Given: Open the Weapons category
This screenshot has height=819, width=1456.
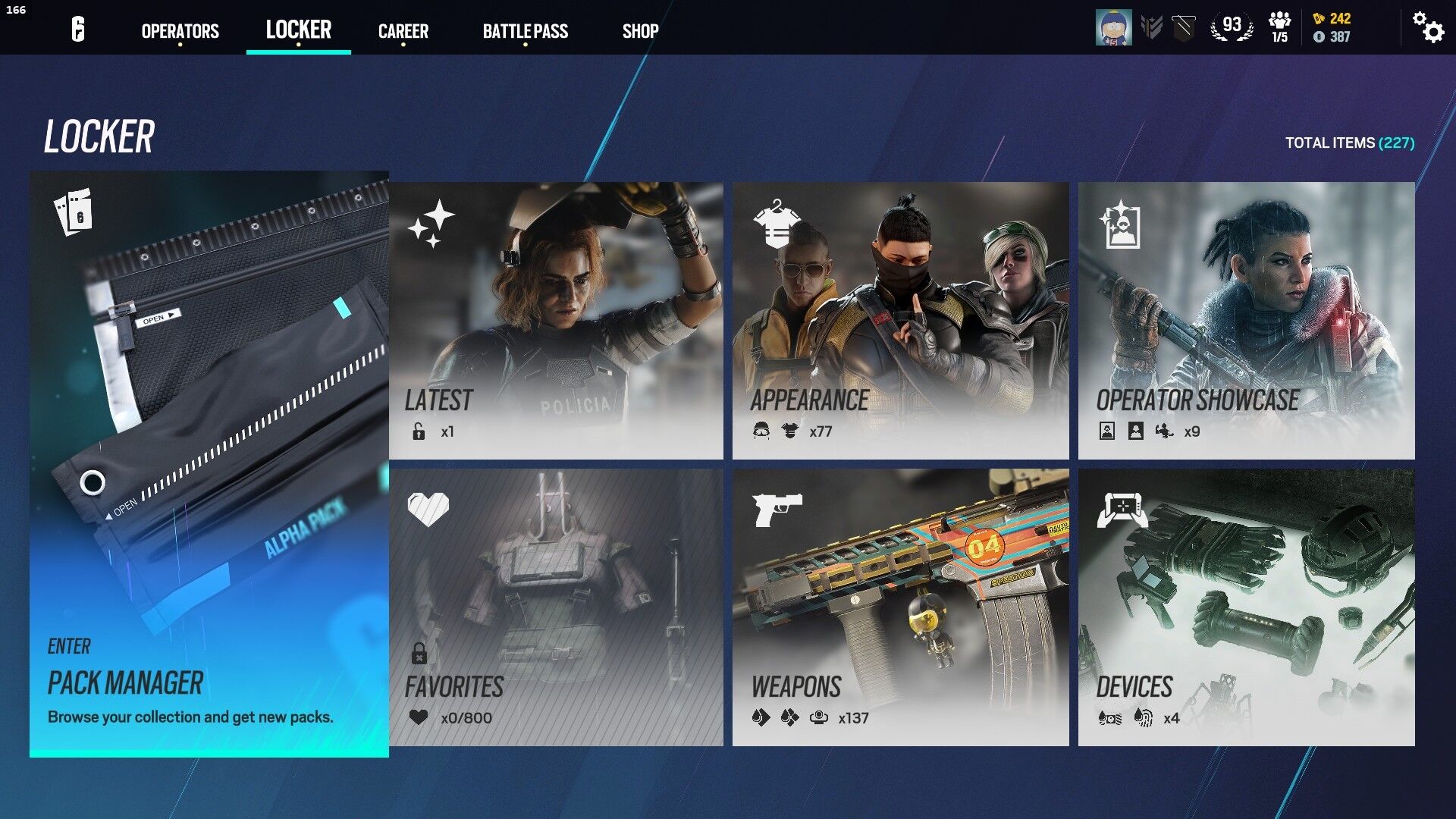Looking at the screenshot, I should click(900, 607).
